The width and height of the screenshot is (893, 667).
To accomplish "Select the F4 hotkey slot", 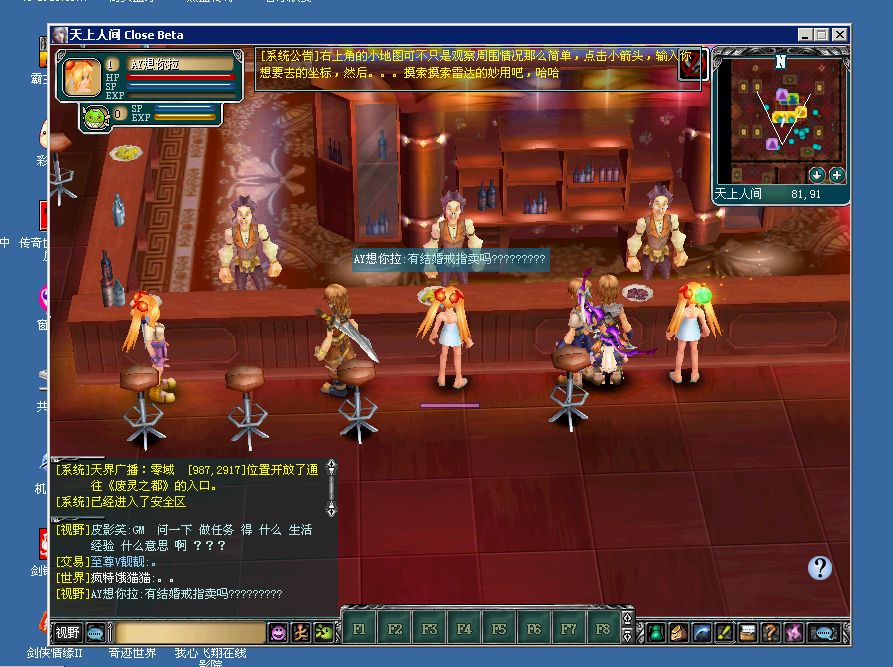I will click(x=464, y=629).
